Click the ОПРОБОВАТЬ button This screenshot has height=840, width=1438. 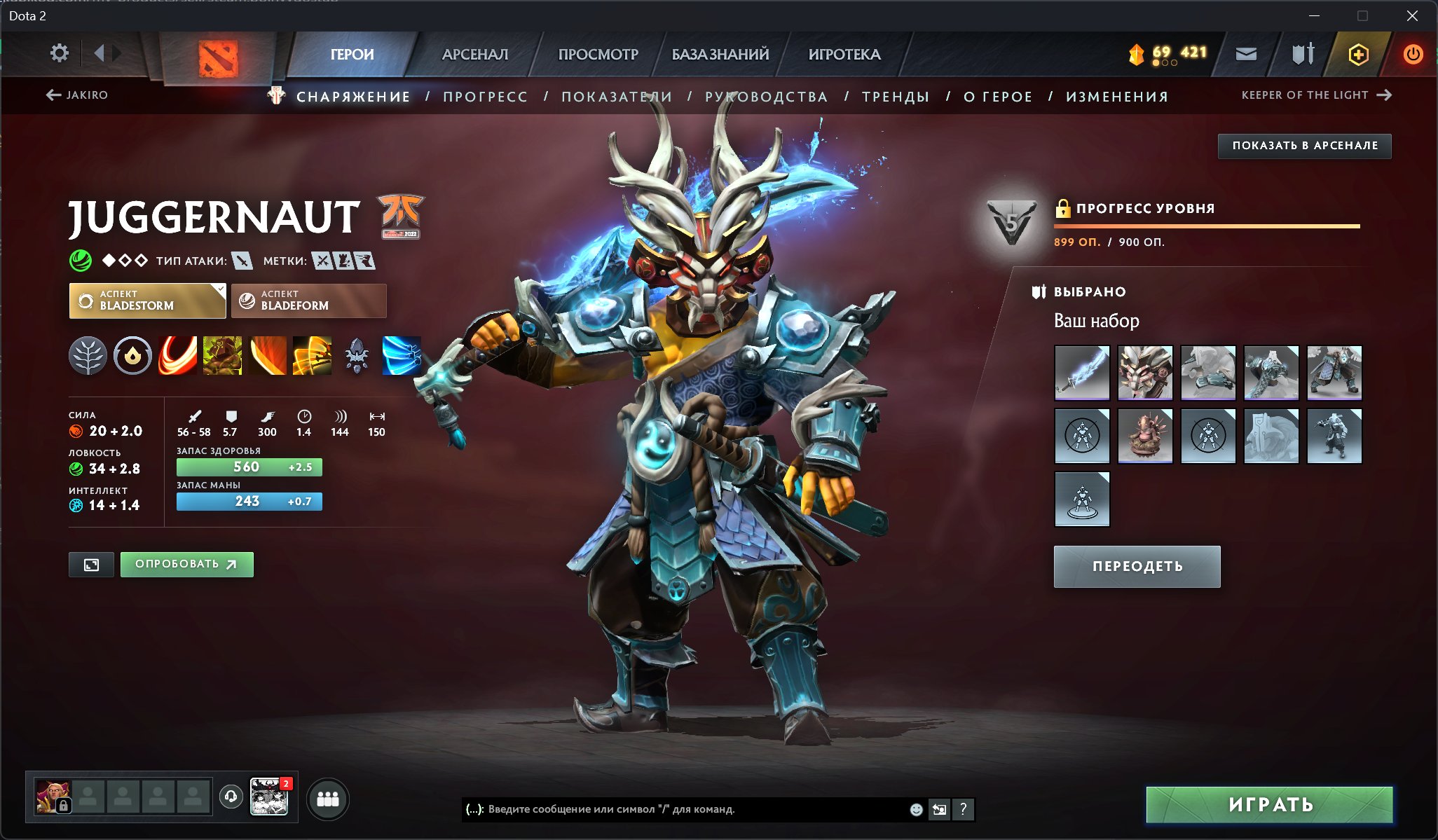click(186, 564)
